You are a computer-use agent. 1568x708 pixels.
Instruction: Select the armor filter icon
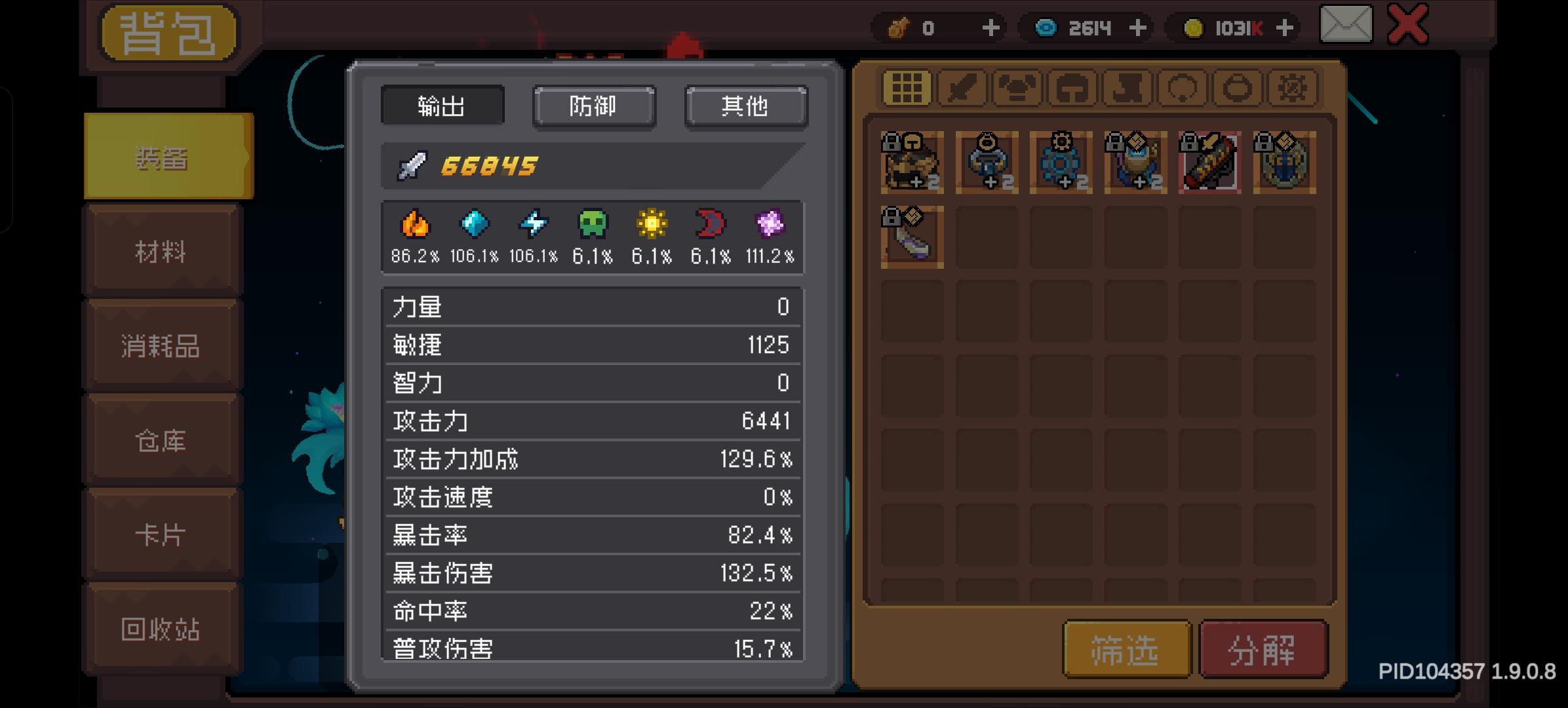(x=1017, y=88)
